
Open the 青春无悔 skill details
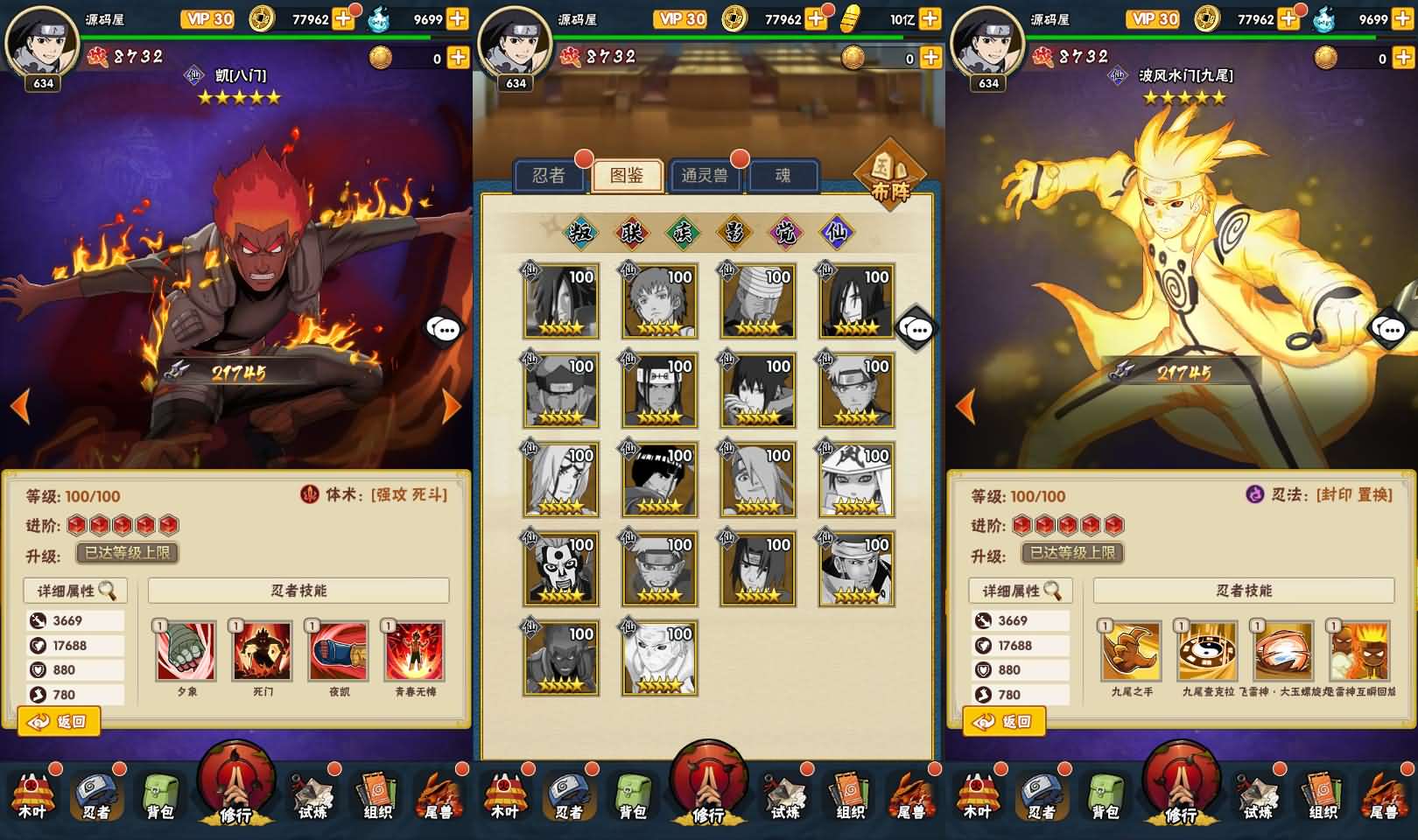(x=415, y=651)
